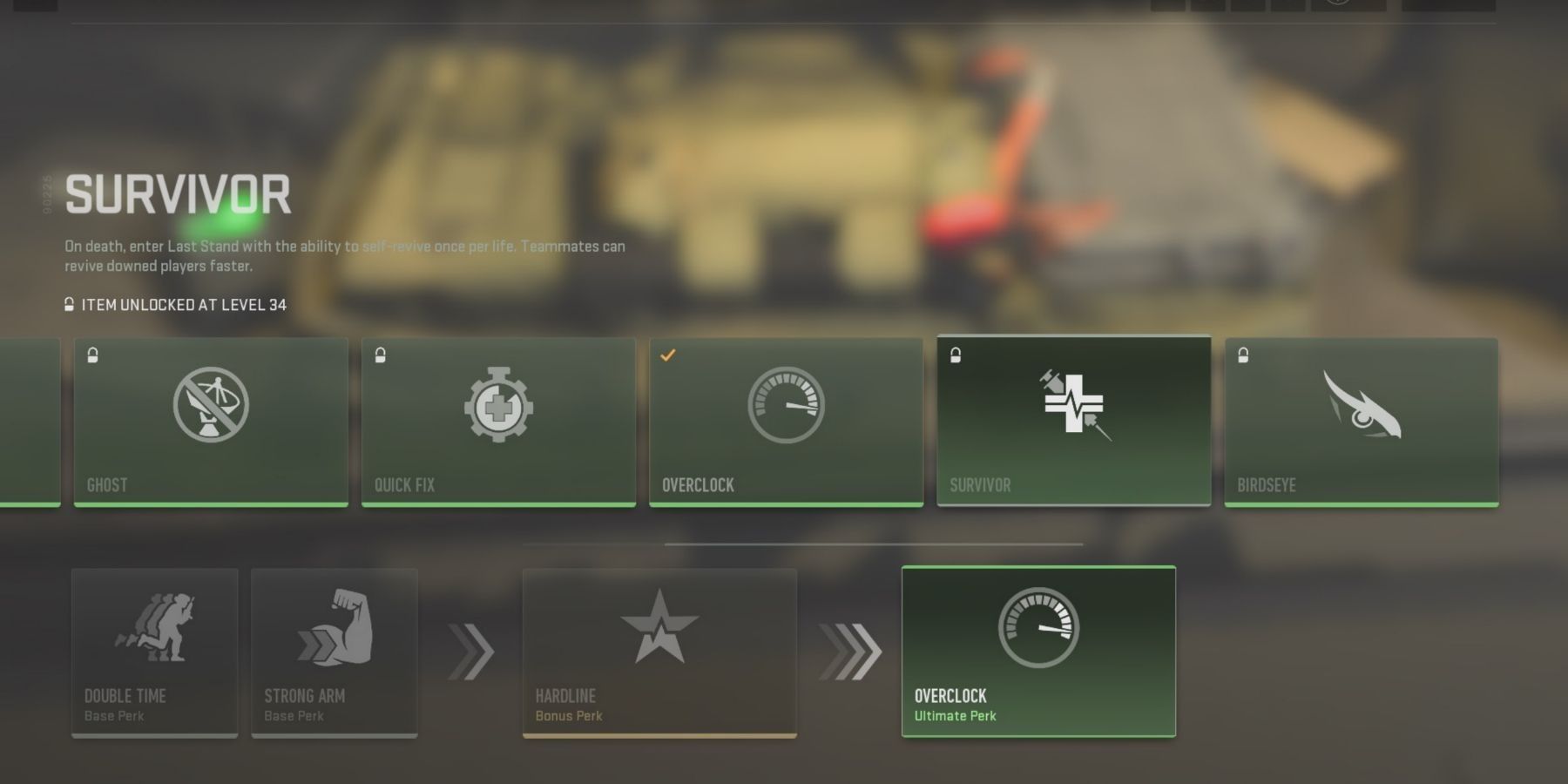Select the Overclock perk card
The image size is (1568, 784).
pyautogui.click(x=786, y=422)
